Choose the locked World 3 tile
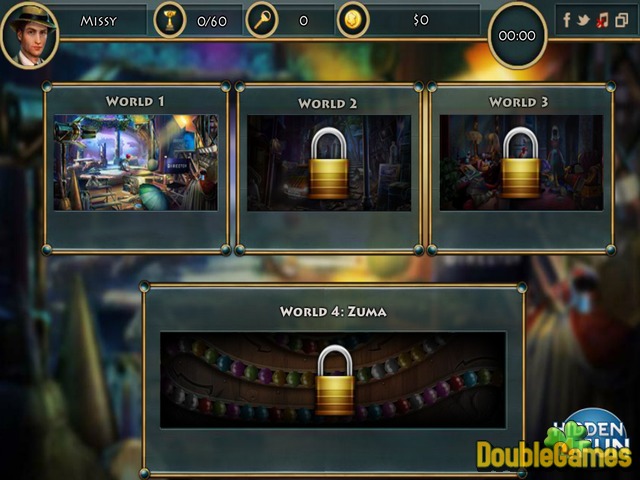Image resolution: width=640 pixels, height=480 pixels. click(520, 162)
